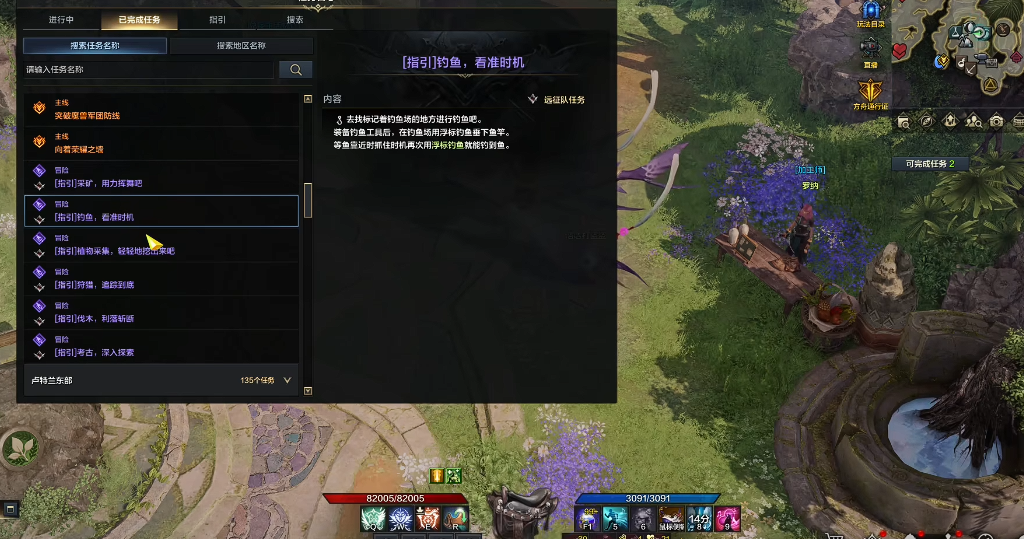Click the 可完成任务 completable quests button
The width and height of the screenshot is (1024, 539).
(930, 163)
